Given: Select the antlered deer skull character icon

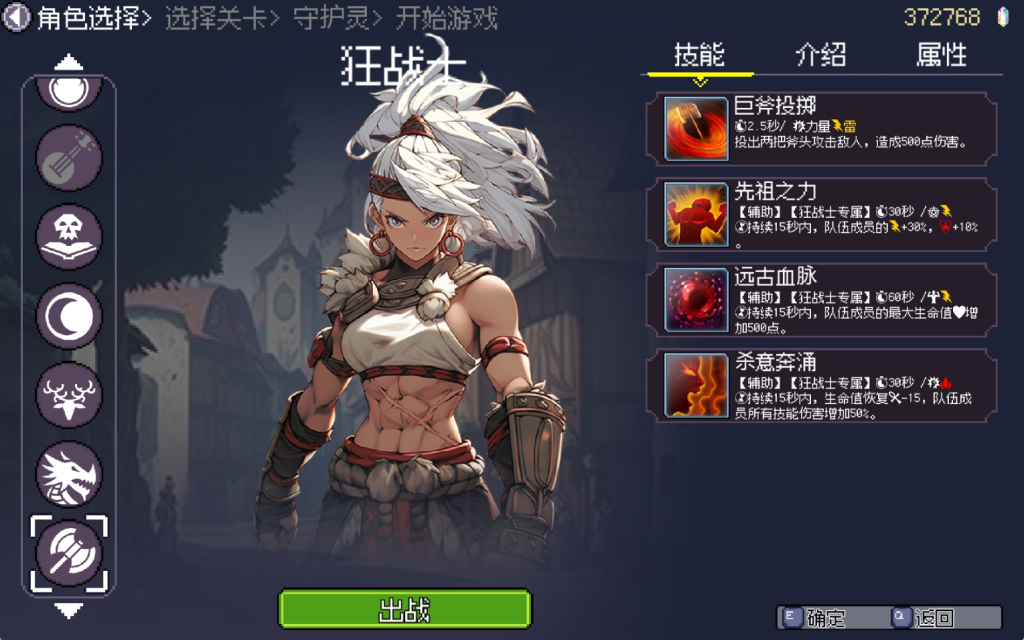Looking at the screenshot, I should click(69, 394).
